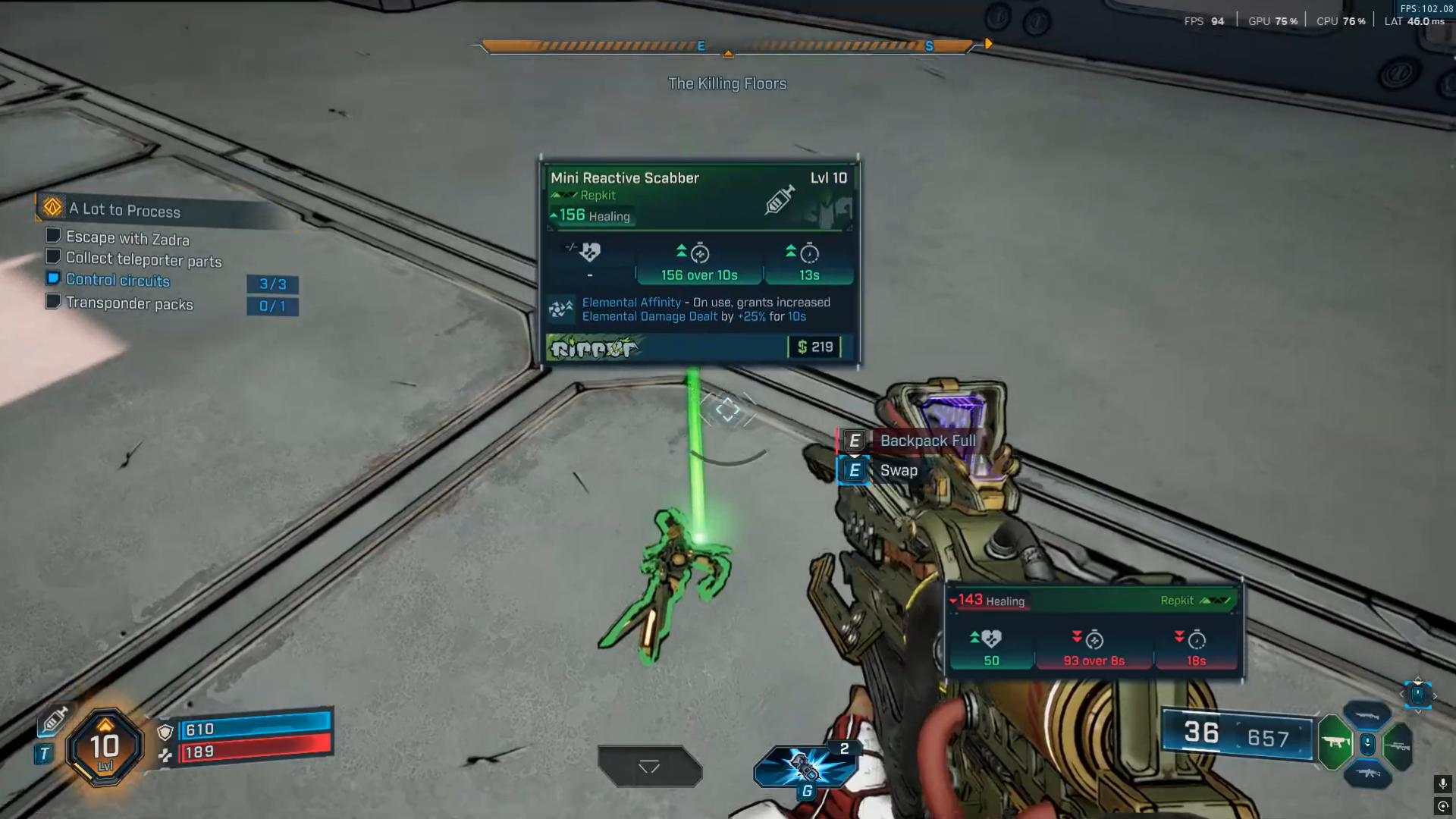This screenshot has width=1456, height=819.
Task: Select the A Lot to Process quest tracker
Action: (125, 209)
